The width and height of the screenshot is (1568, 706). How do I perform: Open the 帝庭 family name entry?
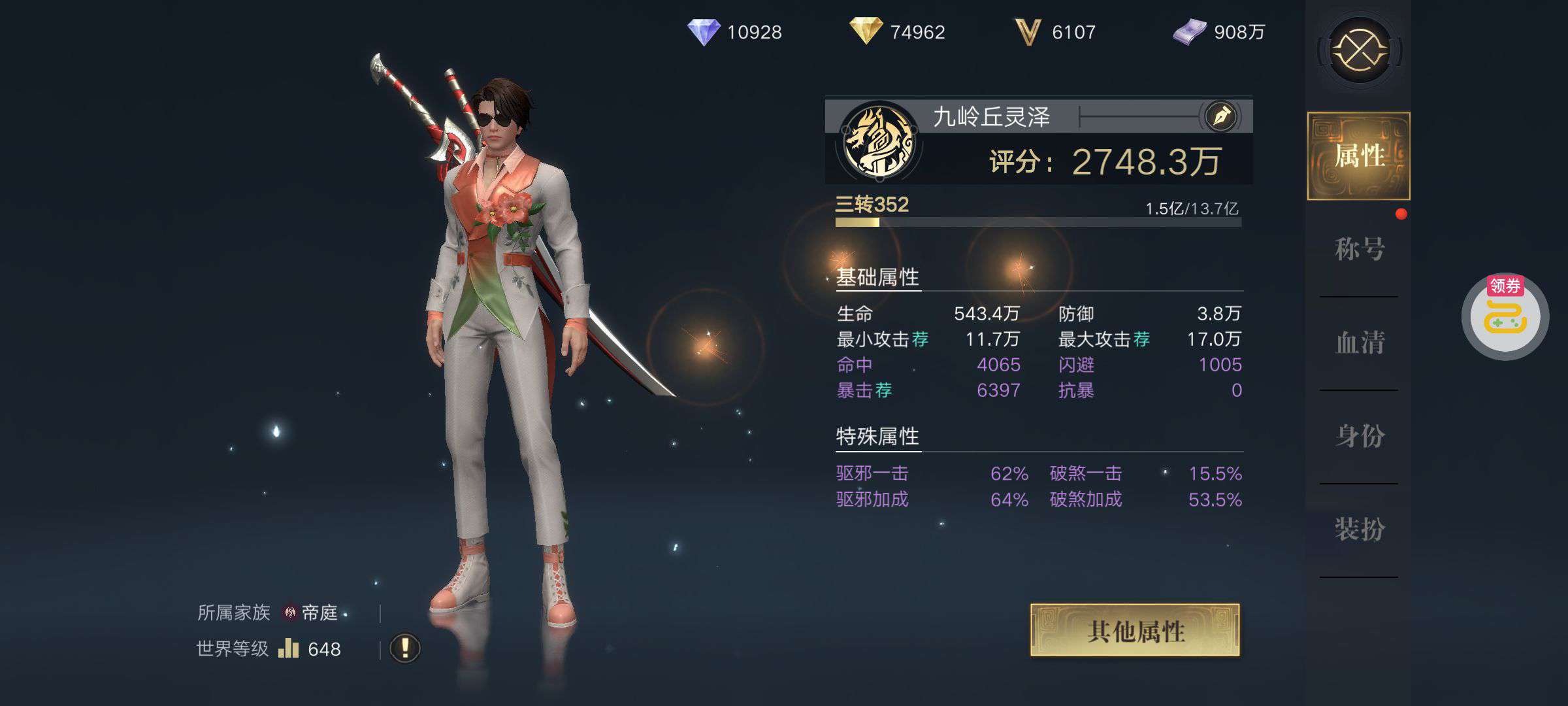pos(319,613)
